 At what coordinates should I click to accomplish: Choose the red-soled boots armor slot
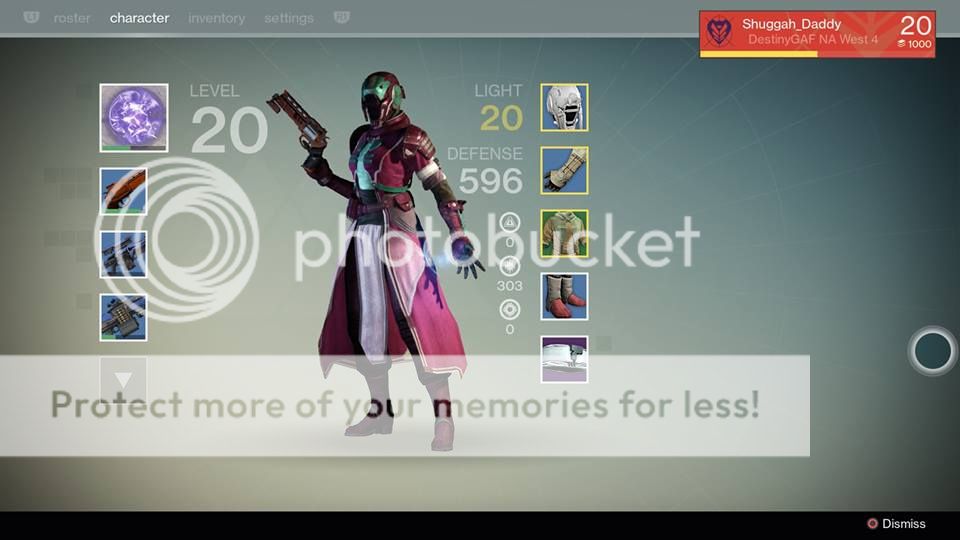coord(565,297)
